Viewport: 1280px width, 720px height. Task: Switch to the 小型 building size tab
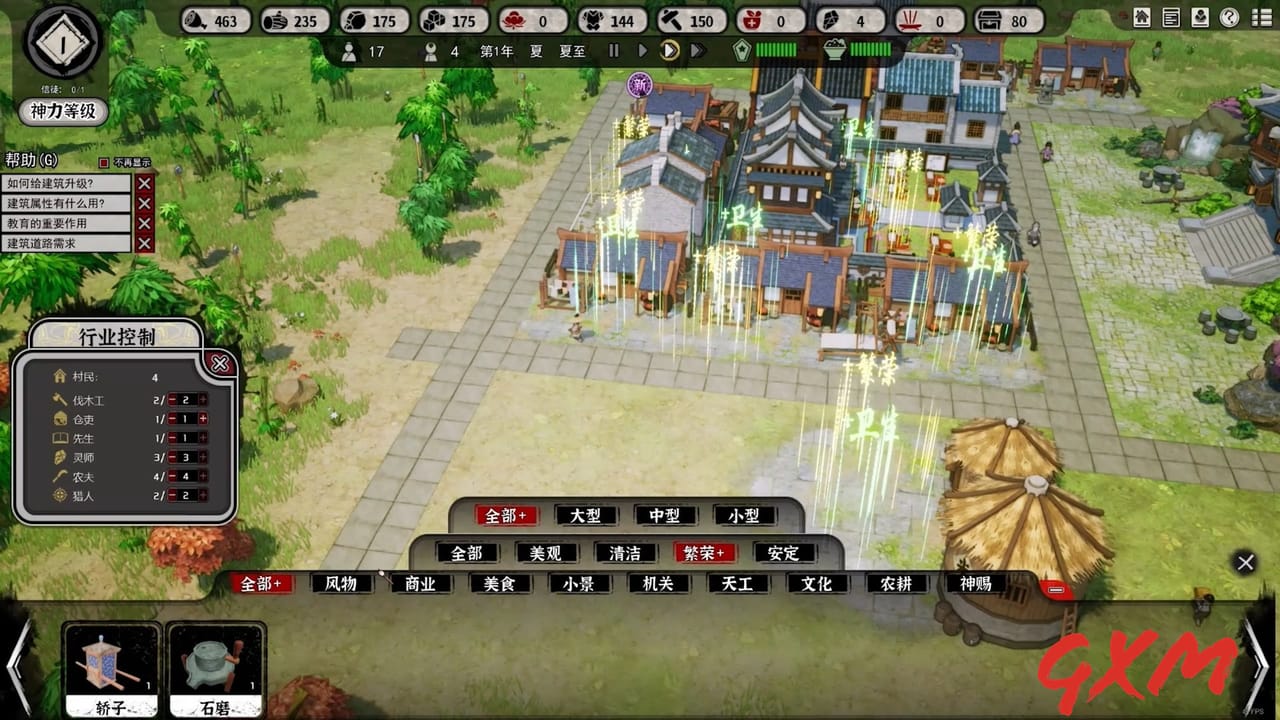pos(744,515)
